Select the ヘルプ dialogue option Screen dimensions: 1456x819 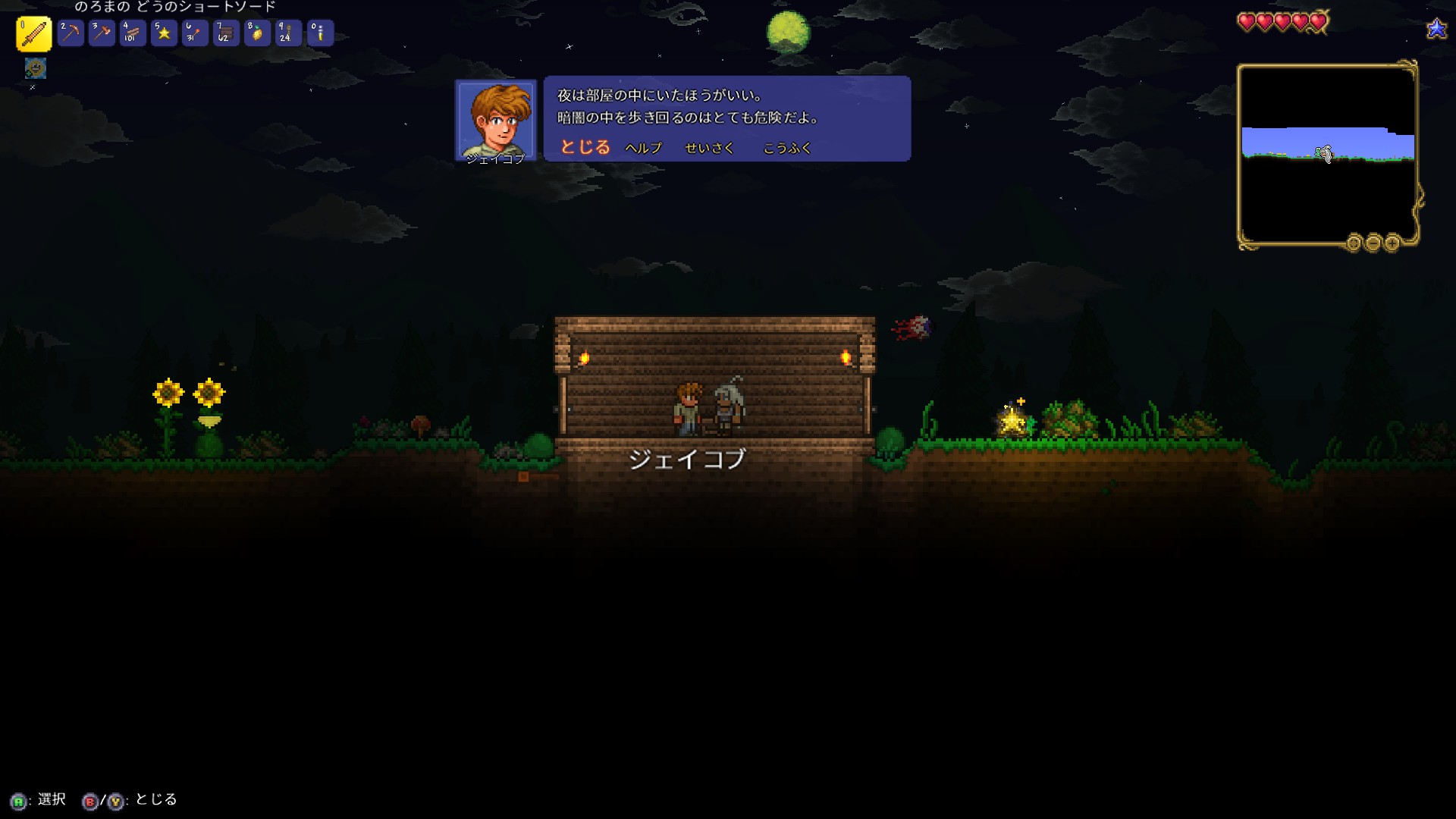point(643,148)
